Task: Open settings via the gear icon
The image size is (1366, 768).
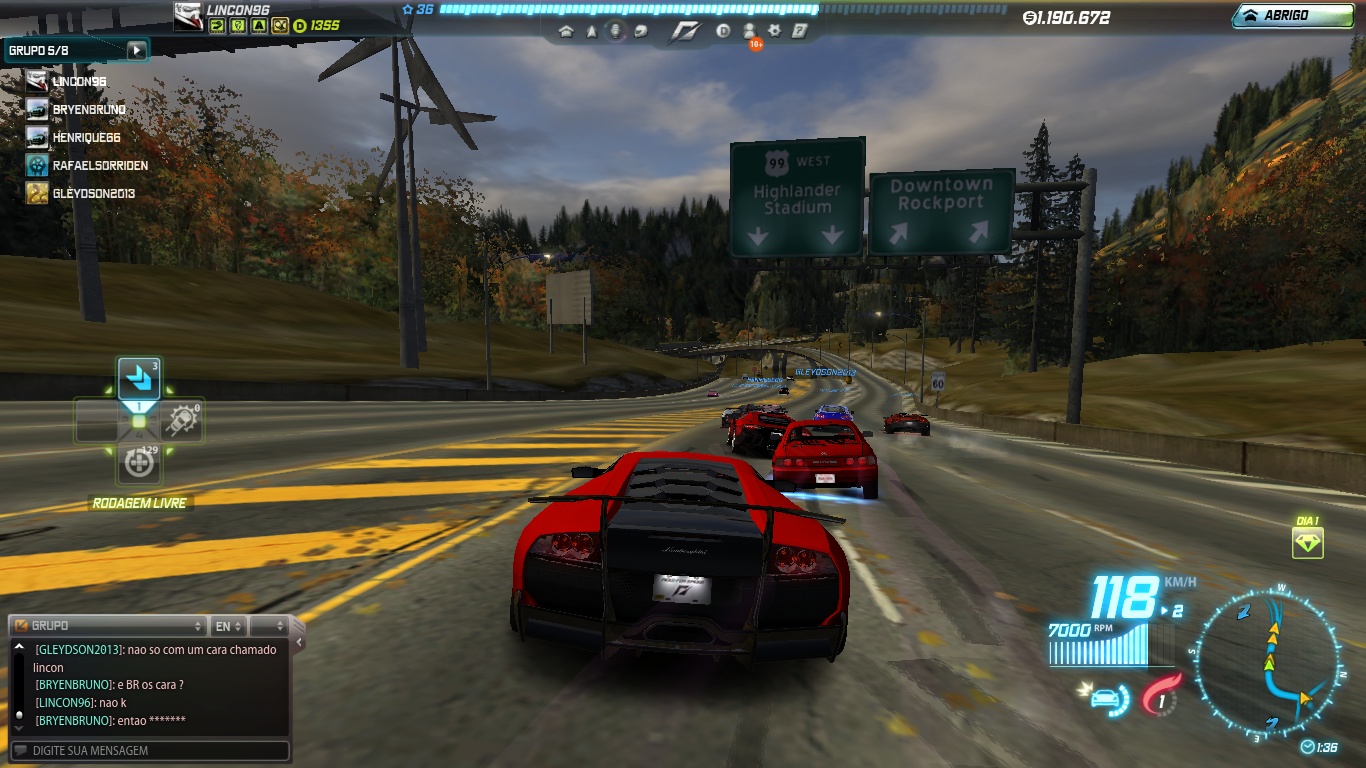Action: coord(774,31)
